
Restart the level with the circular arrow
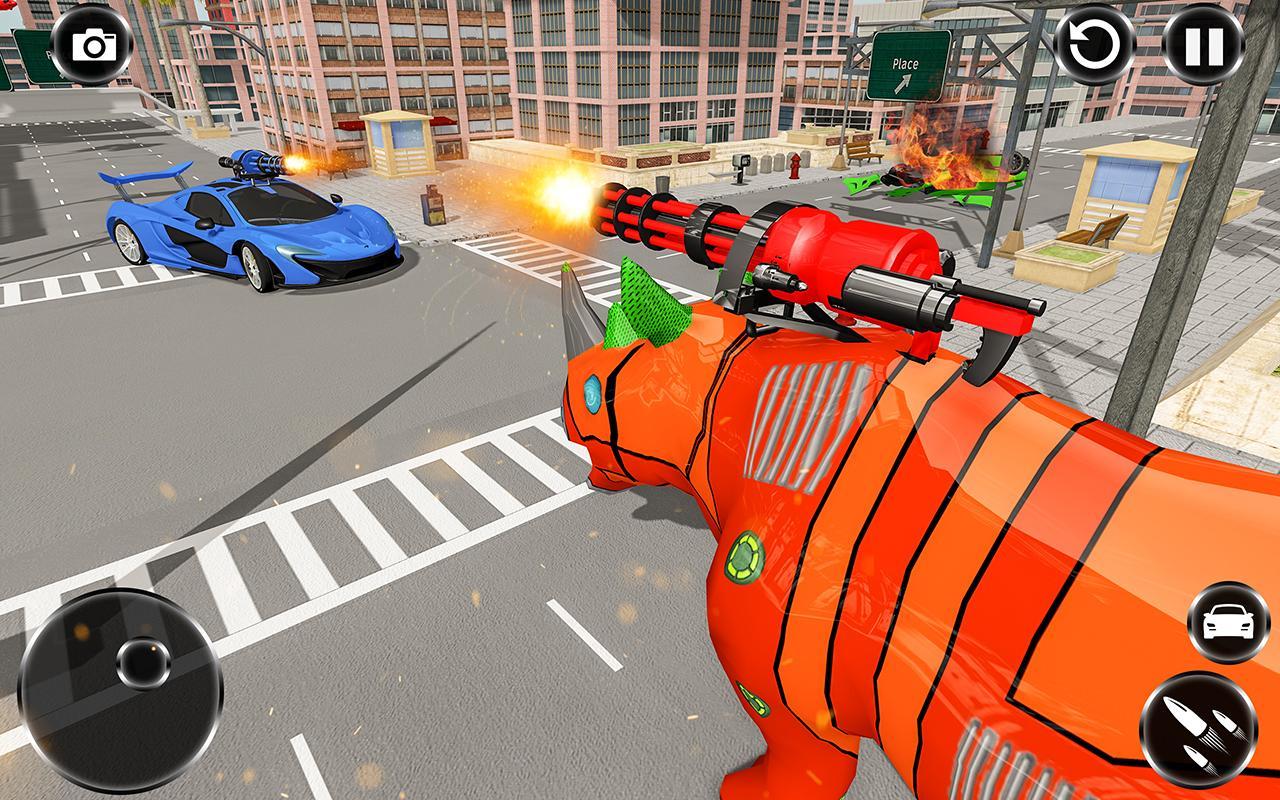tap(1096, 44)
